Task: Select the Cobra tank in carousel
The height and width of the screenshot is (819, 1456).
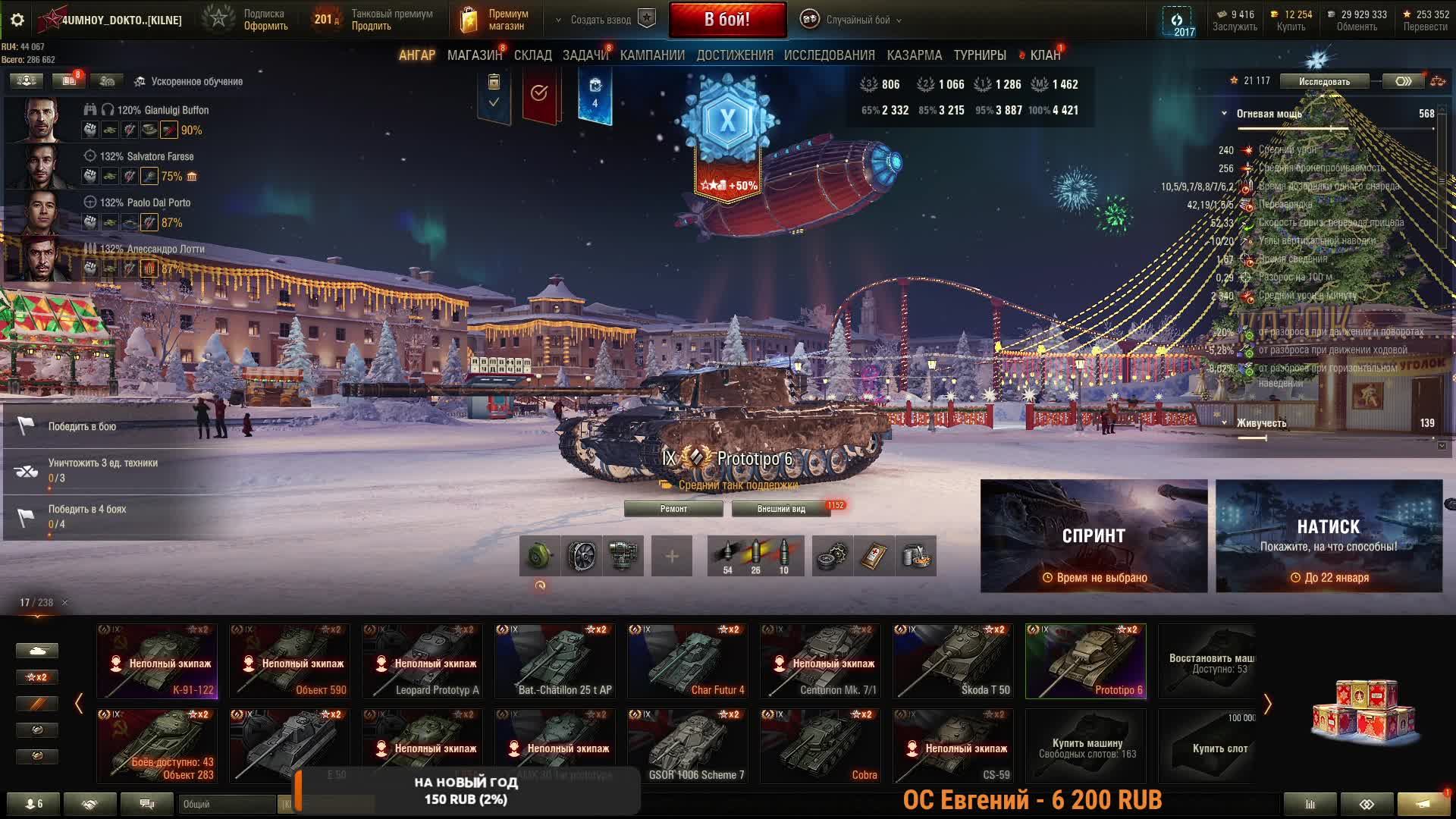Action: point(820,746)
